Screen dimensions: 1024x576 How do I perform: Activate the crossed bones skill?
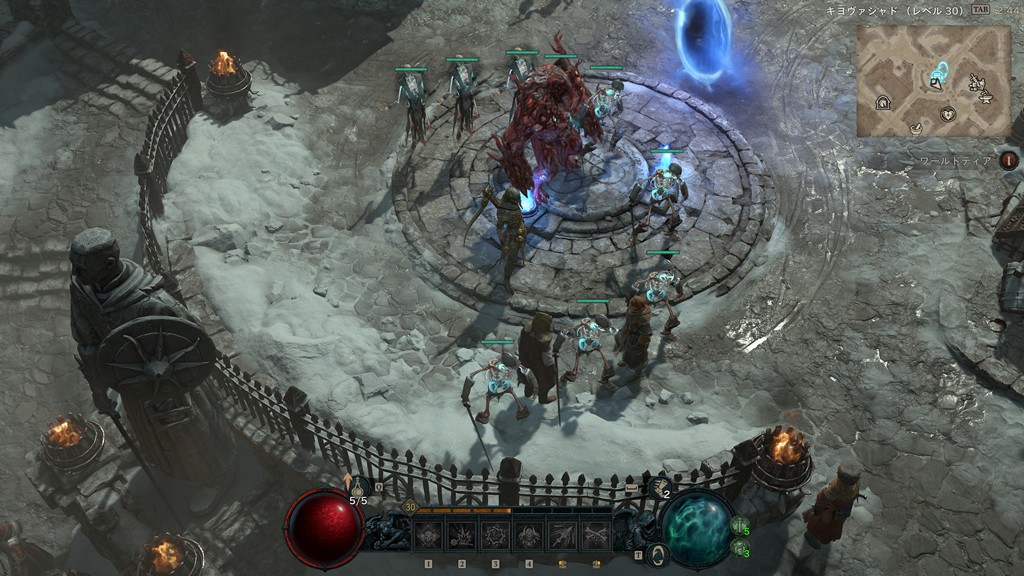pyautogui.click(x=595, y=536)
